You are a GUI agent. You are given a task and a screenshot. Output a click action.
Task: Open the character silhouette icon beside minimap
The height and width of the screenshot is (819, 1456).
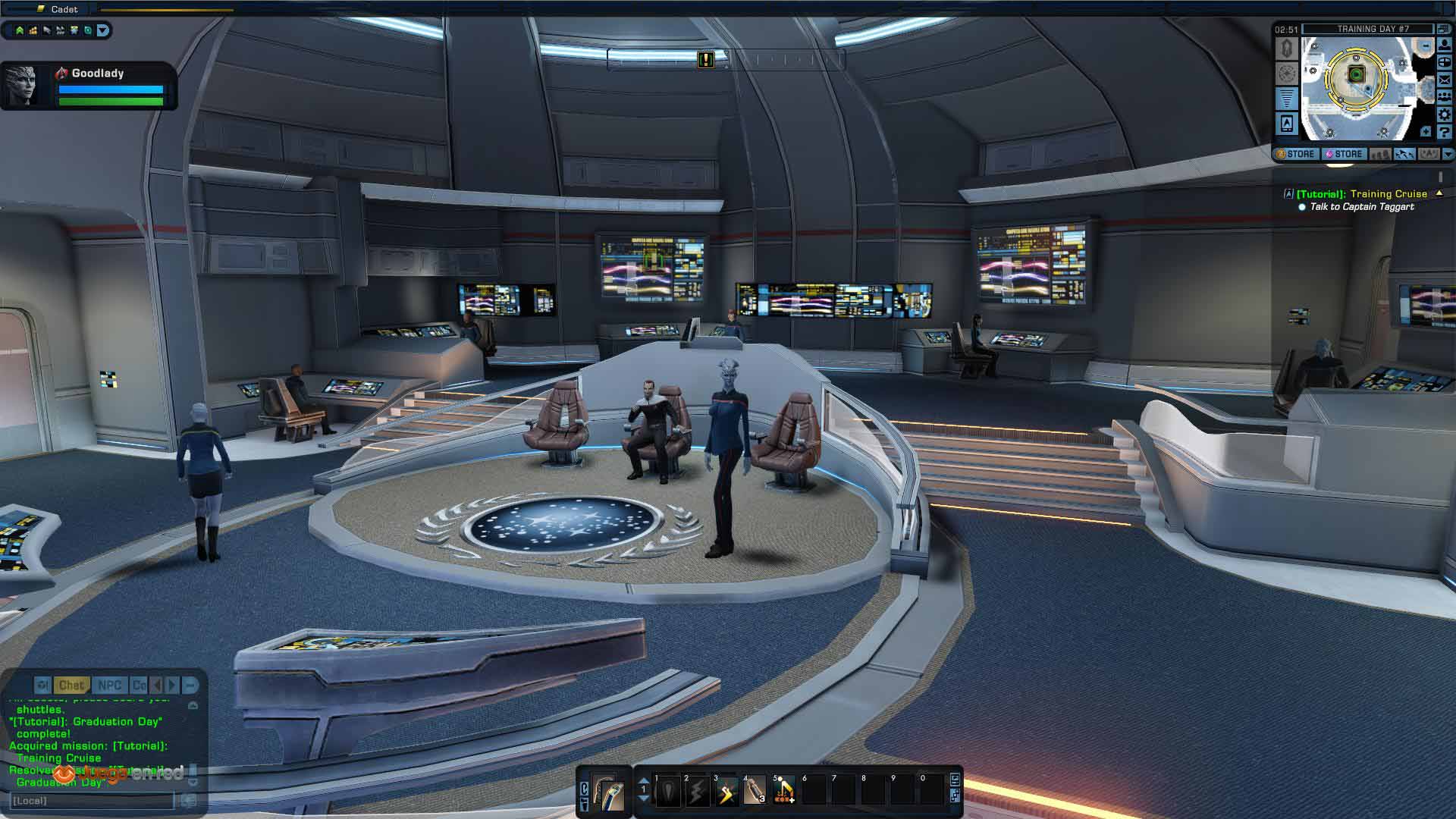coord(1445,45)
